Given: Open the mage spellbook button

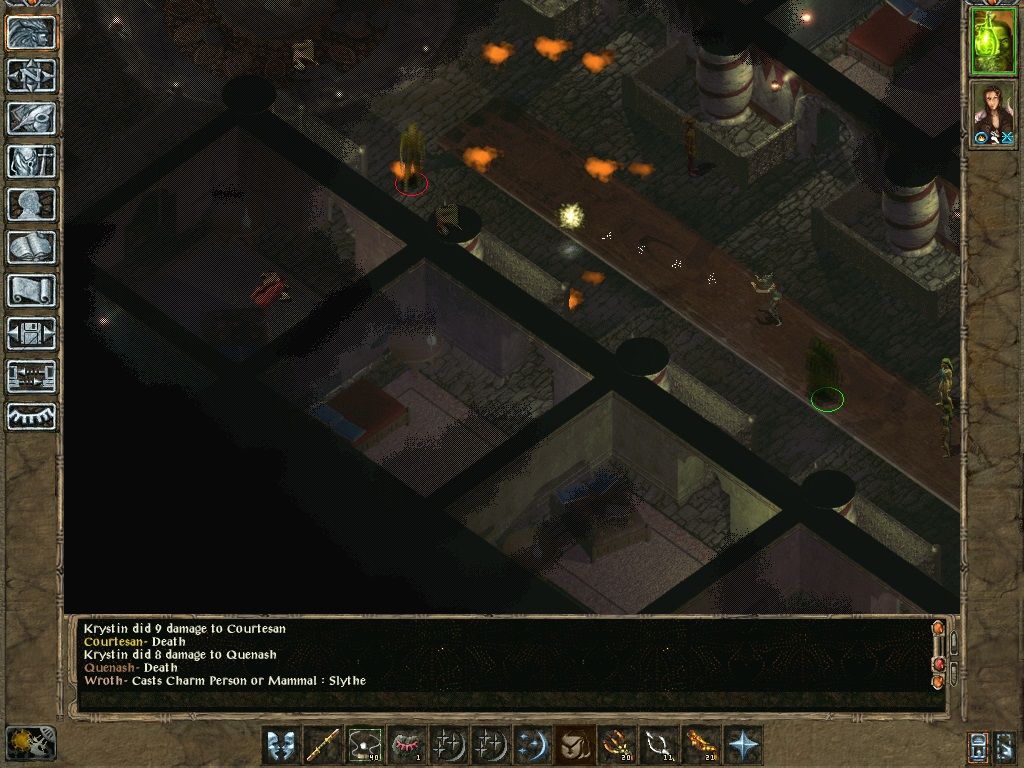Looking at the screenshot, I should (31, 247).
